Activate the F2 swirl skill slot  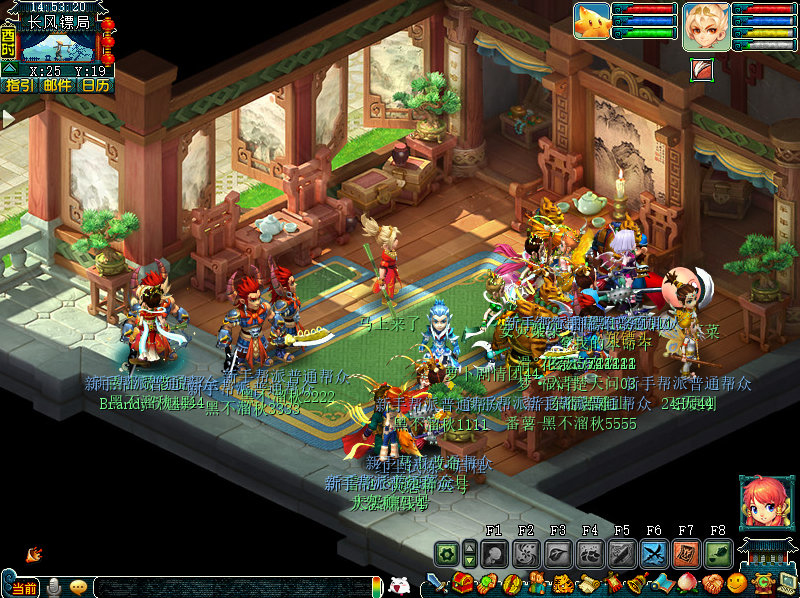tap(526, 553)
